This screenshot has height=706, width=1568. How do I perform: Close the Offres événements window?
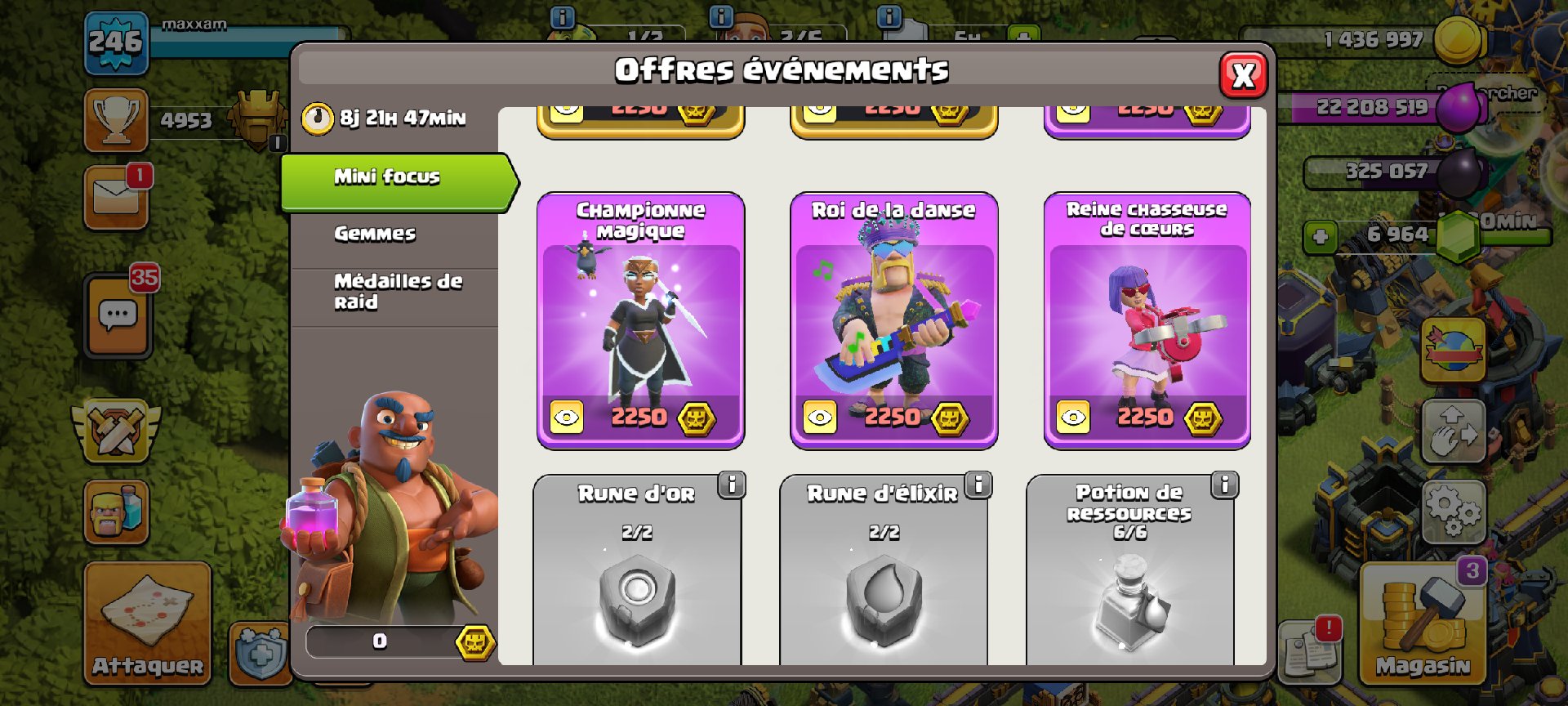[x=1242, y=75]
